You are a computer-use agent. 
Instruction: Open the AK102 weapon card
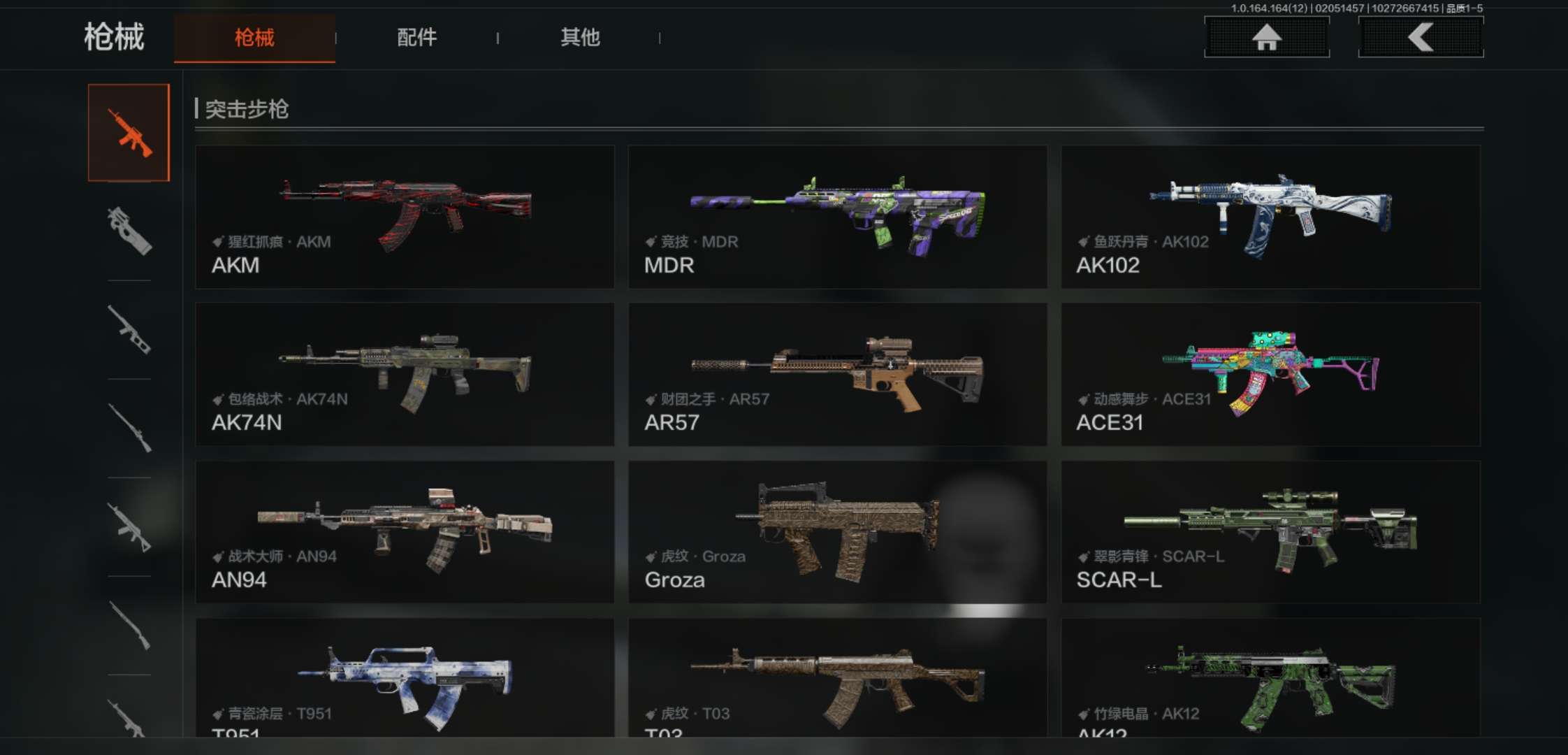(x=1270, y=217)
